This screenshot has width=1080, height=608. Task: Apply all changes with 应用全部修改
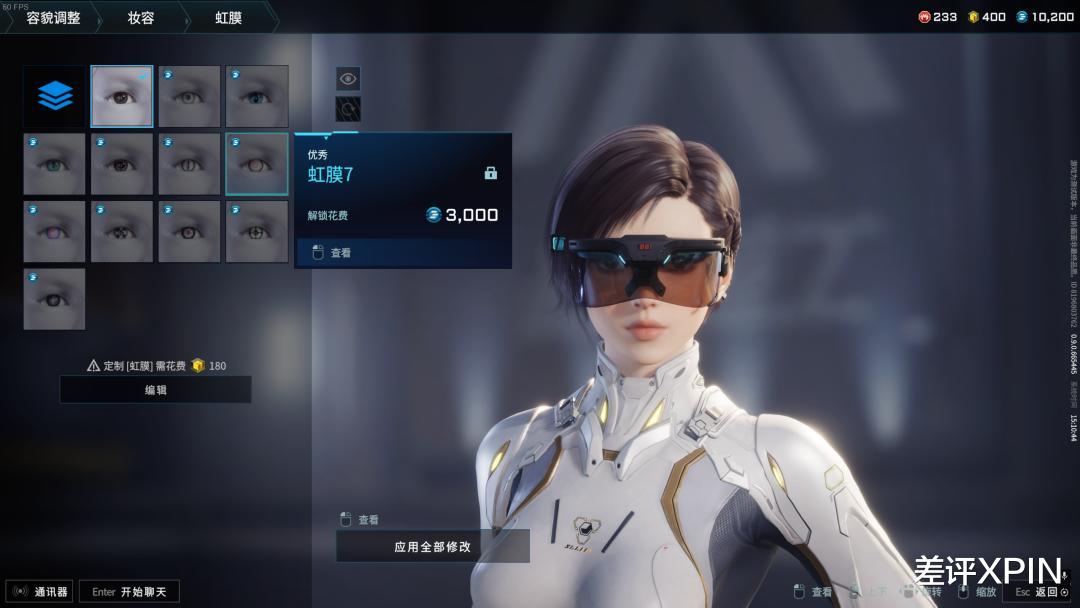[432, 547]
